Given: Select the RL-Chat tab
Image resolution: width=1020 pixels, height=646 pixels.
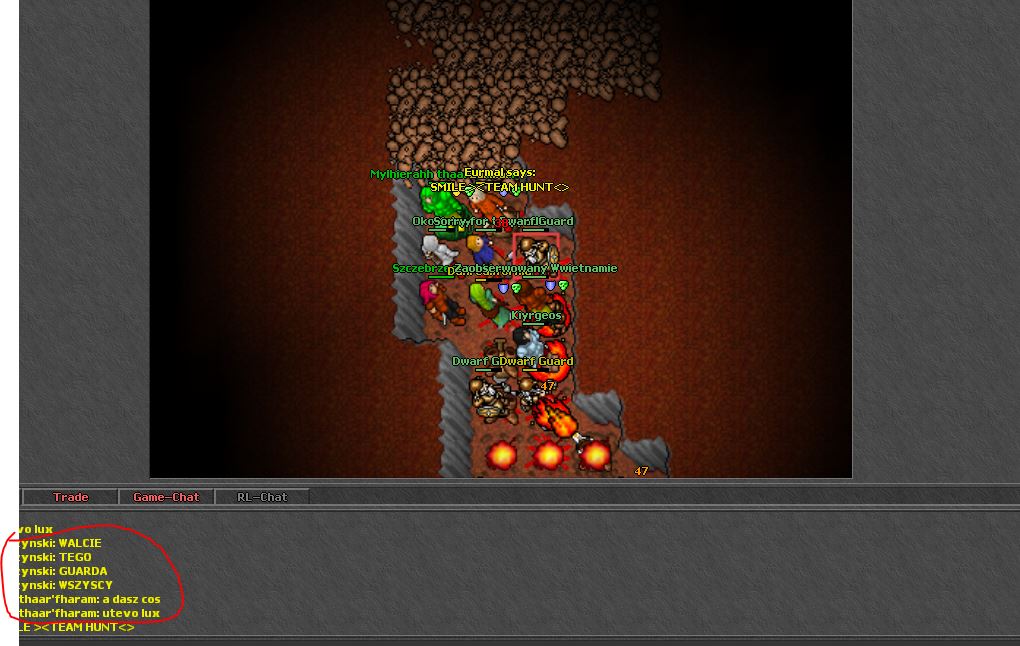Looking at the screenshot, I should [262, 497].
